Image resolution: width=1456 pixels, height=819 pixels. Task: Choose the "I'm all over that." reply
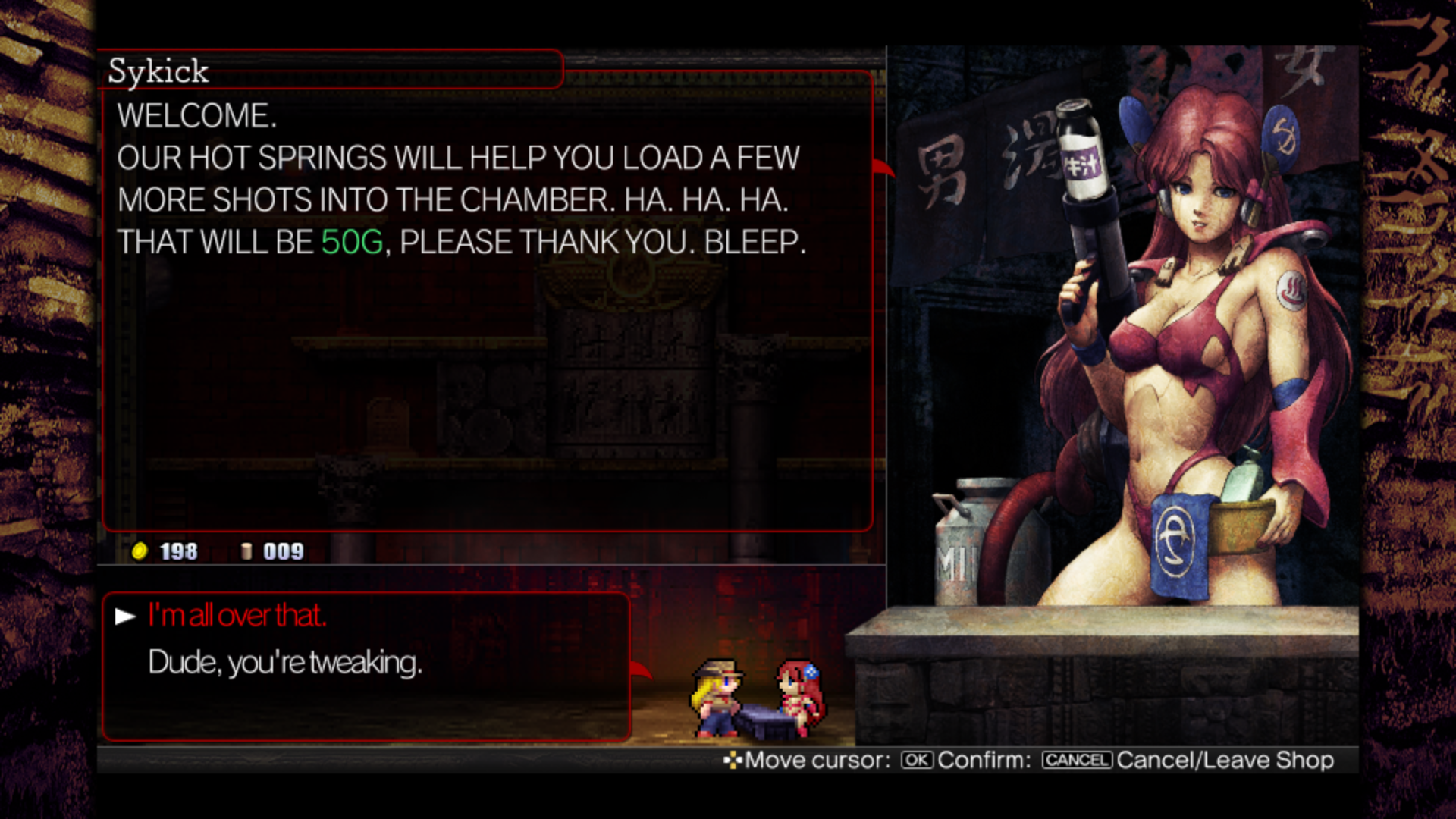pos(237,616)
